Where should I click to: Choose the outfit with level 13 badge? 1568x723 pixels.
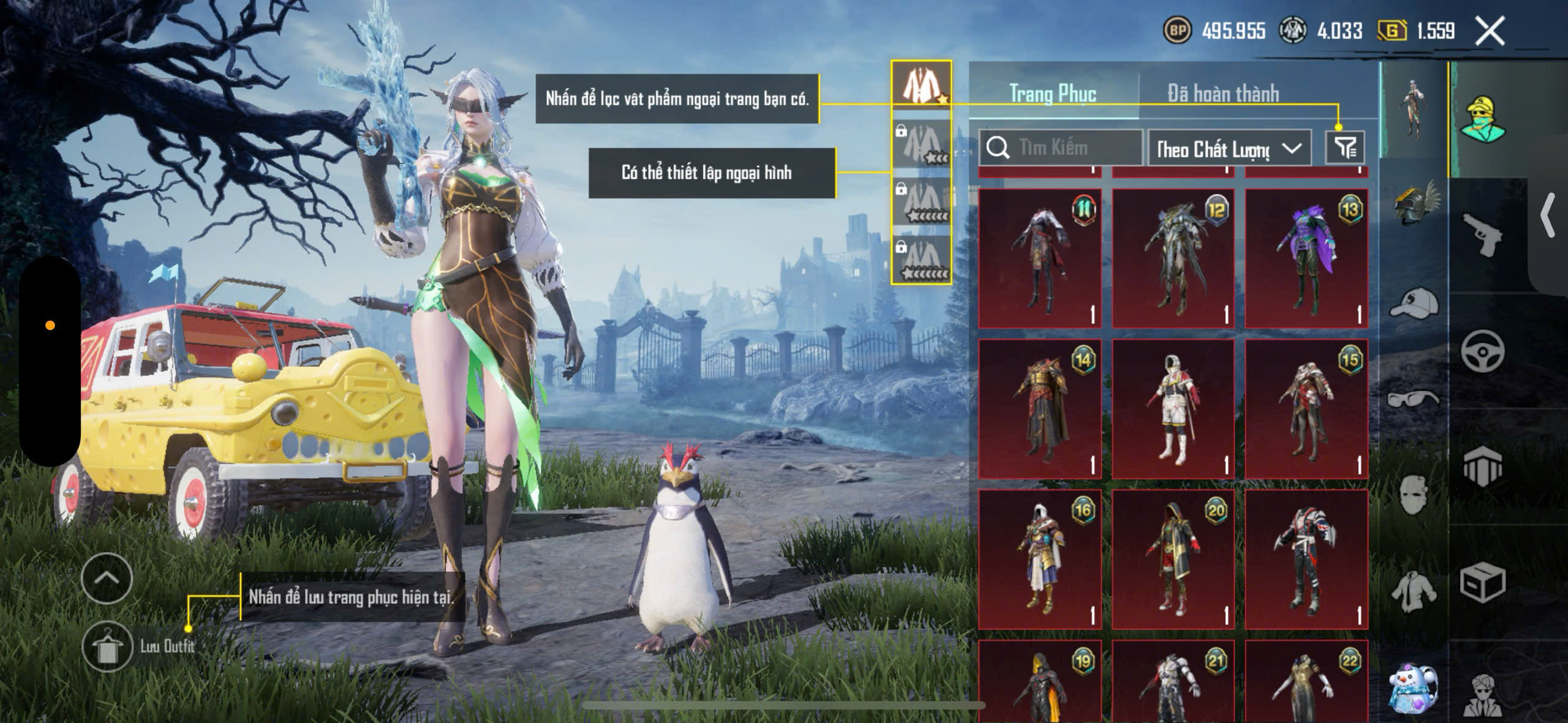[x=1306, y=258]
